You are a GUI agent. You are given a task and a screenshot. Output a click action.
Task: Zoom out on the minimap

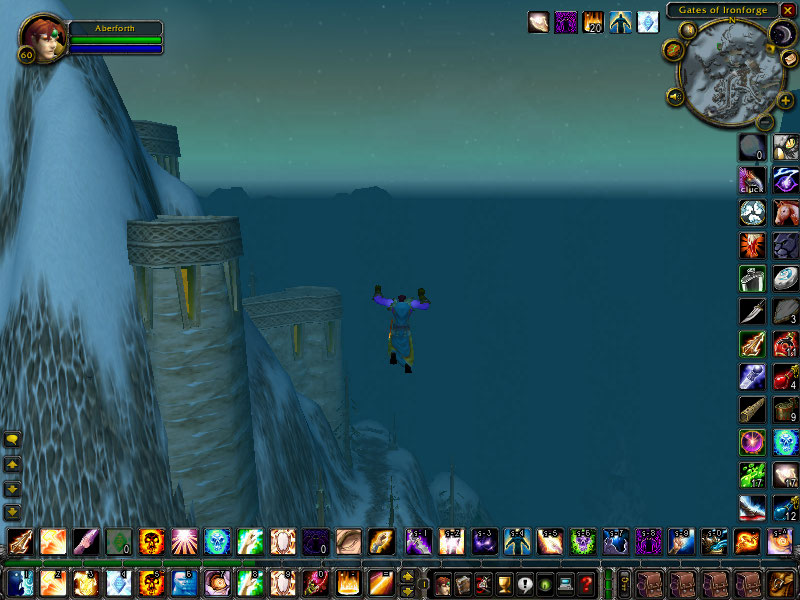765,122
